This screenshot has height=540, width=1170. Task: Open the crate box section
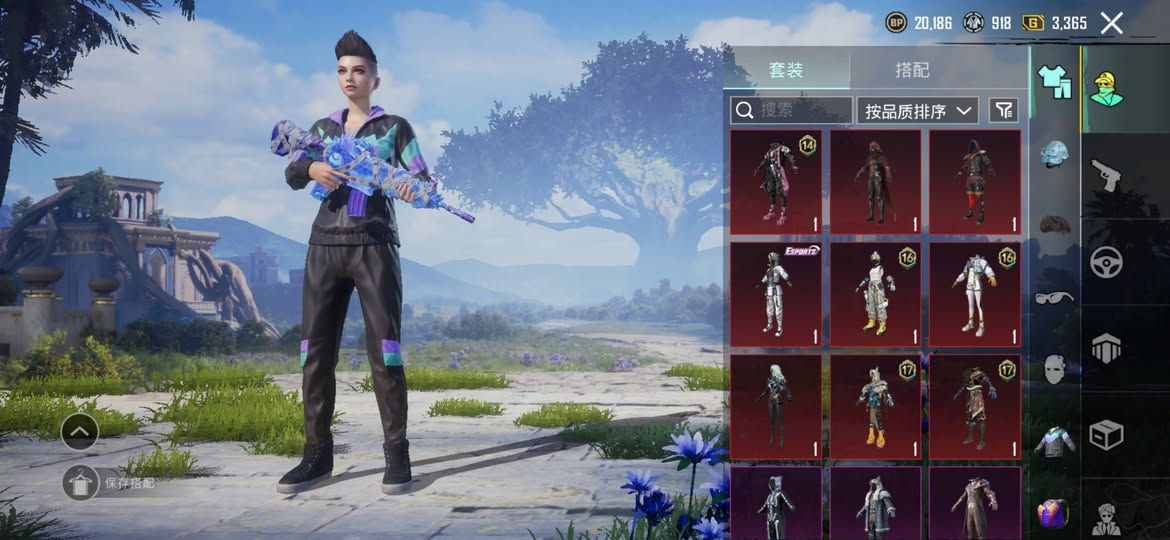click(x=1106, y=435)
